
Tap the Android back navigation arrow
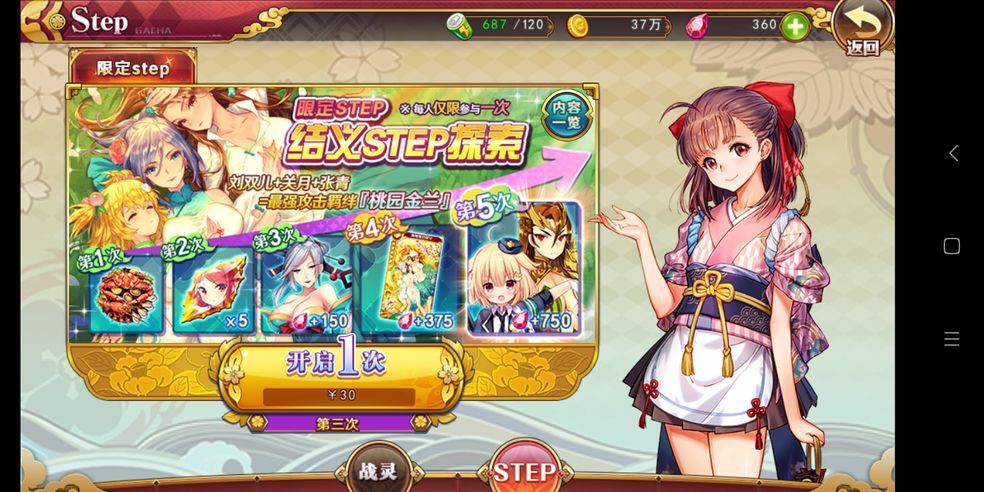[x=953, y=153]
